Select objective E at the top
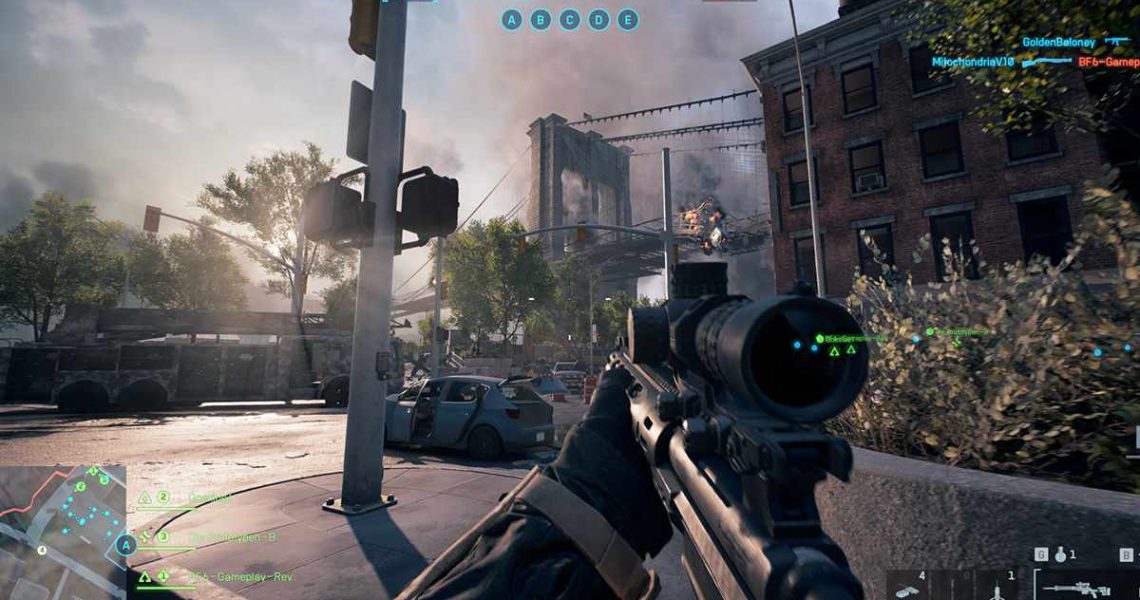The height and width of the screenshot is (600, 1140). [x=627, y=19]
